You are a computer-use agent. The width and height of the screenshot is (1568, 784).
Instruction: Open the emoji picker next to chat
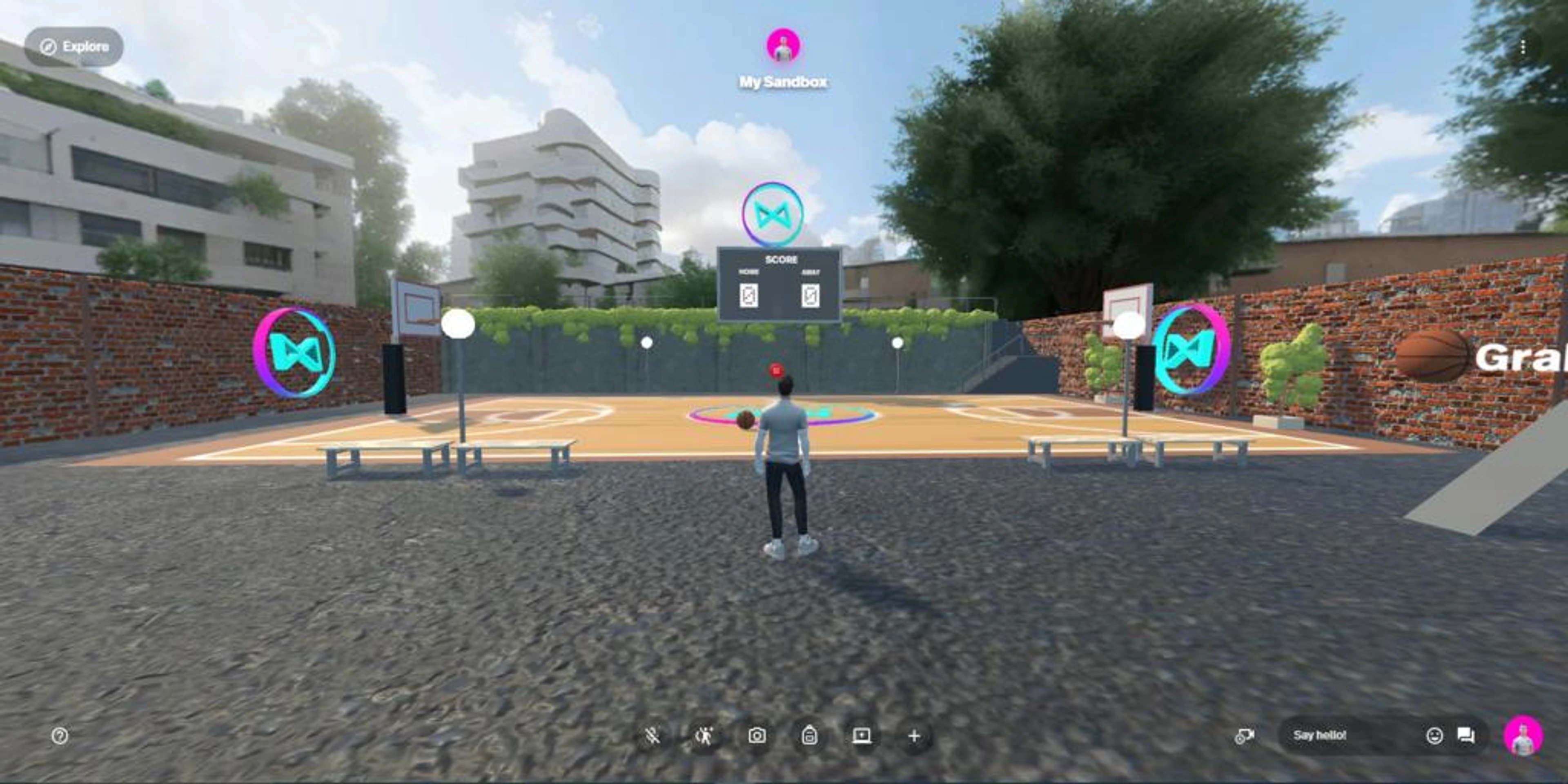(1435, 735)
